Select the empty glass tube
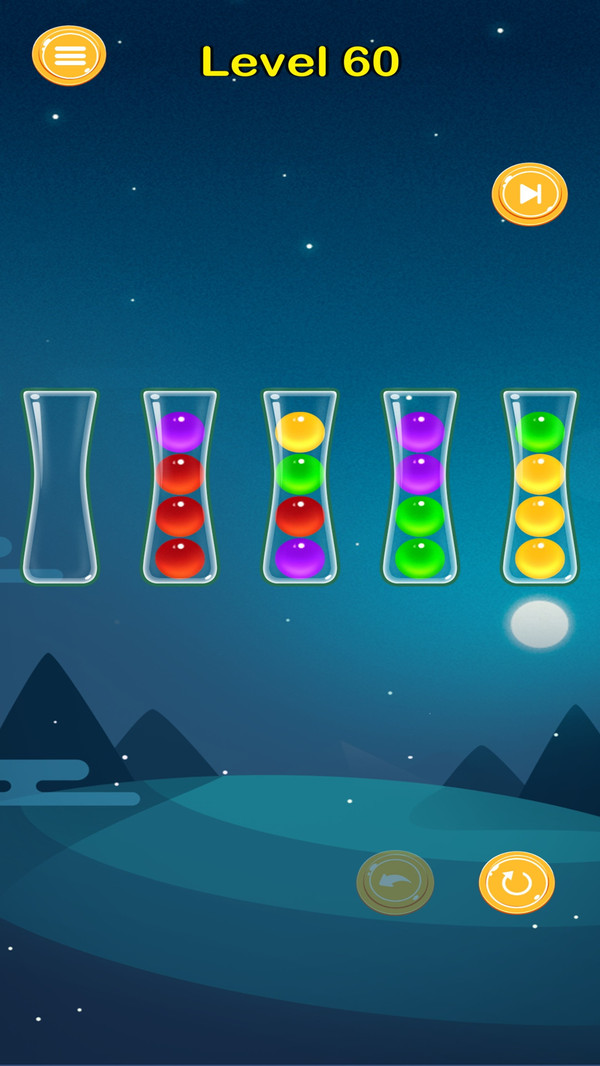Image resolution: width=600 pixels, height=1066 pixels. [x=60, y=488]
